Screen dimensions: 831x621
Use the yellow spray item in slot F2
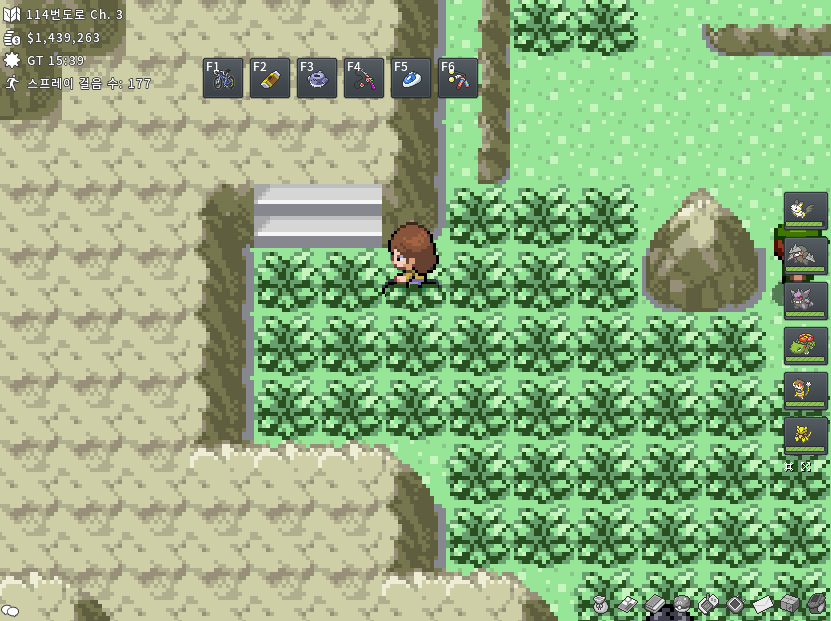tap(270, 78)
